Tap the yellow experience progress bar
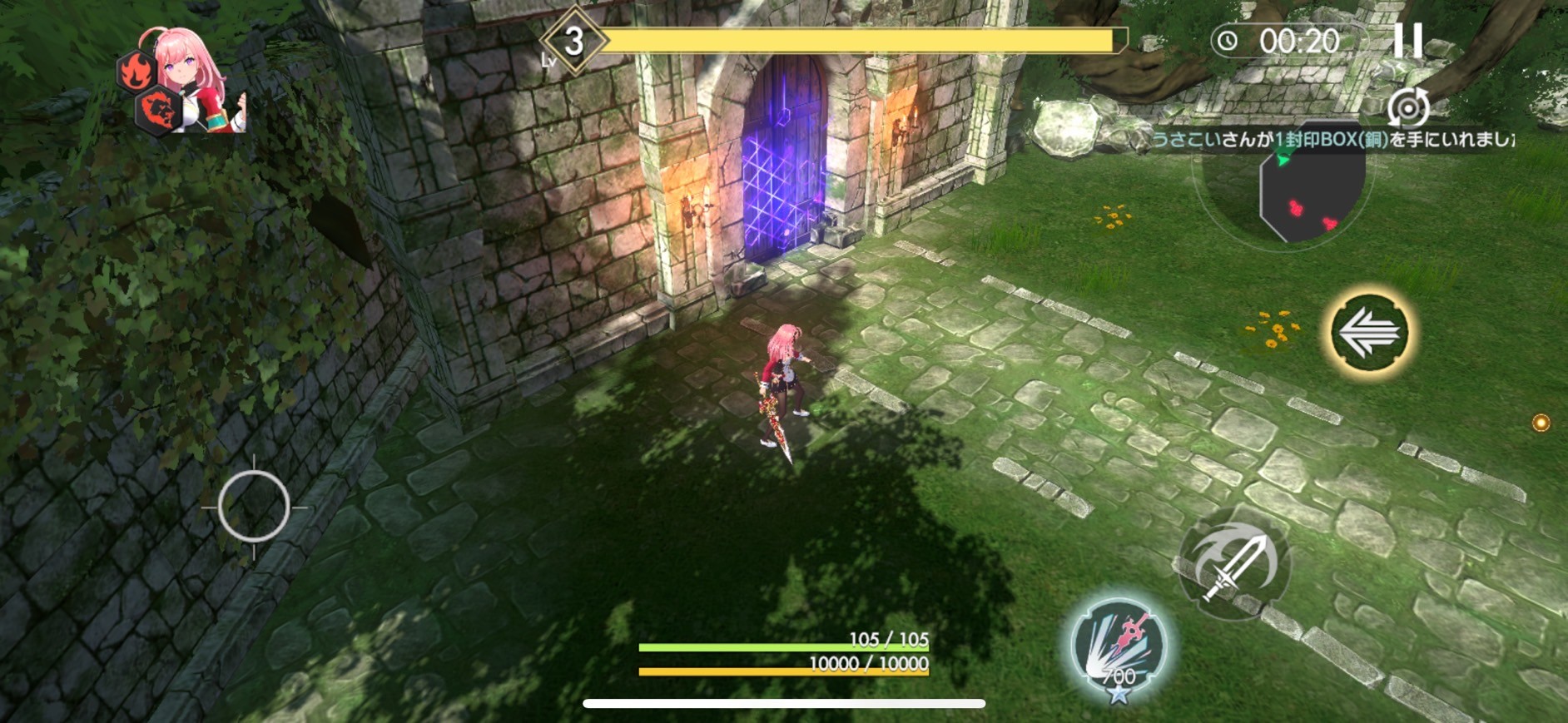Viewport: 1568px width, 723px height. coord(857,39)
